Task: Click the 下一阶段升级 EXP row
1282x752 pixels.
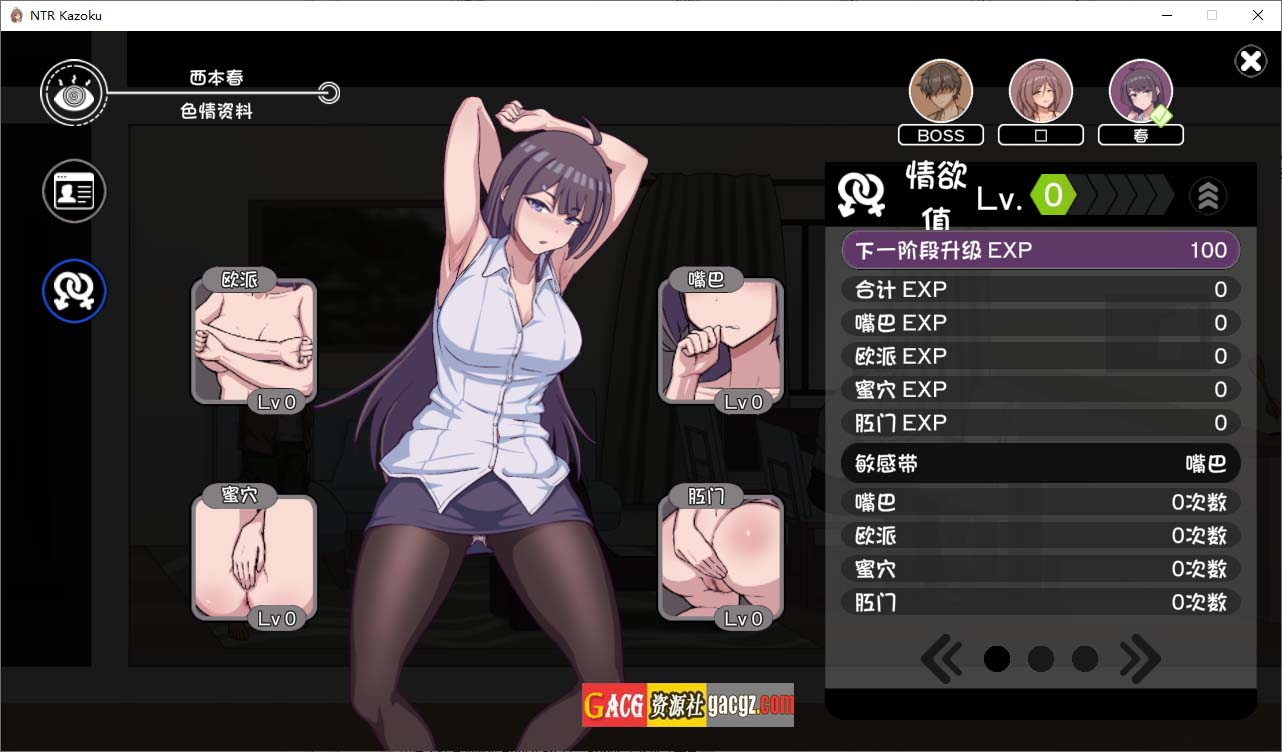Action: click(x=1041, y=250)
